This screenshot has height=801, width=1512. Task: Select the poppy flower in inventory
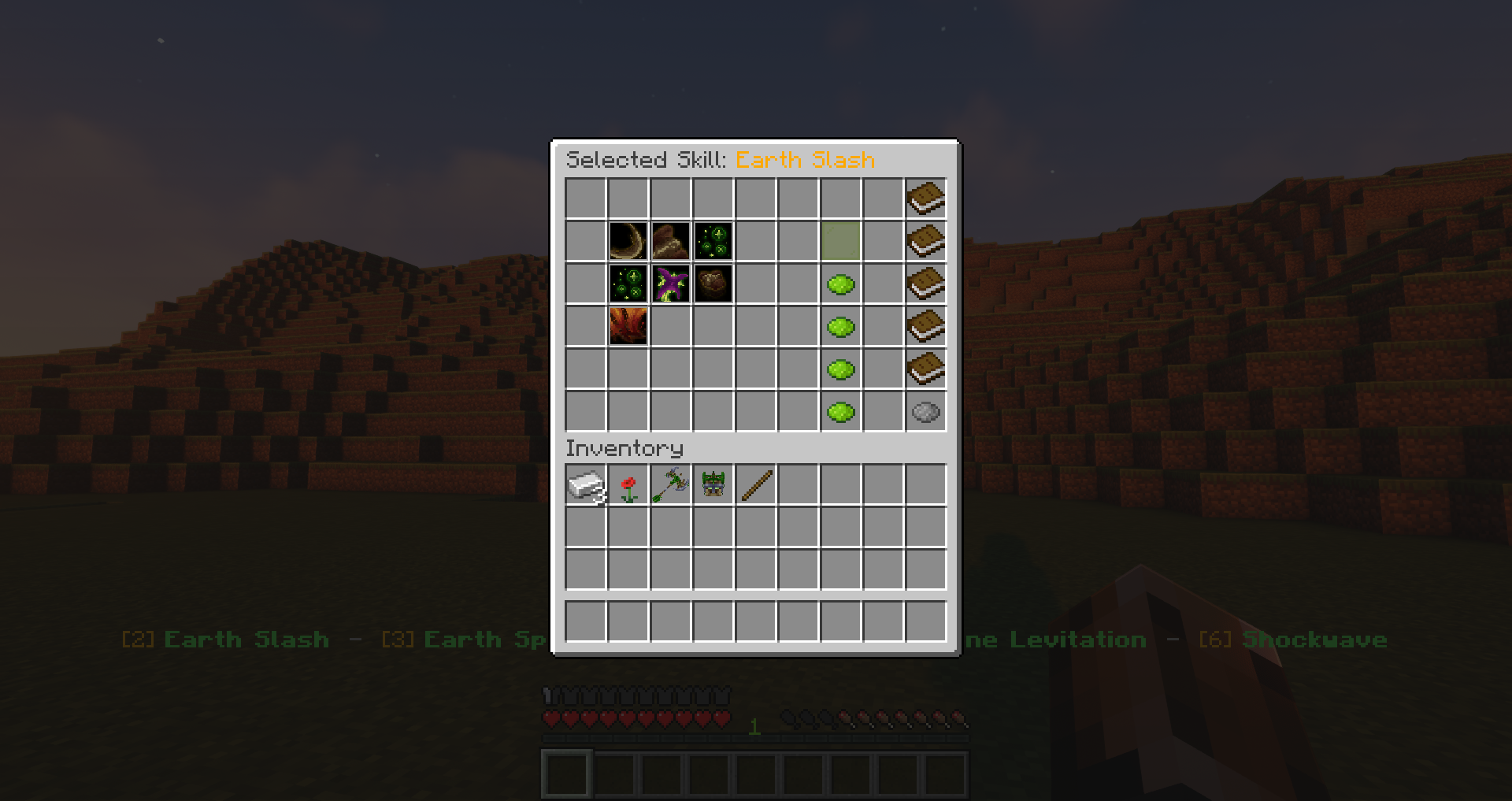point(628,484)
